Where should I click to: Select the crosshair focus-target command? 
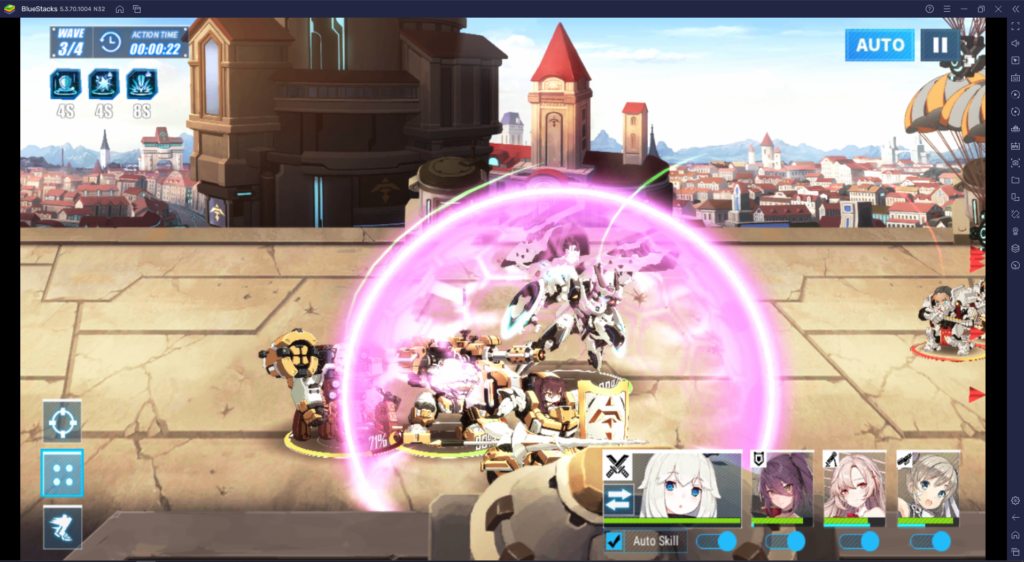(x=62, y=422)
